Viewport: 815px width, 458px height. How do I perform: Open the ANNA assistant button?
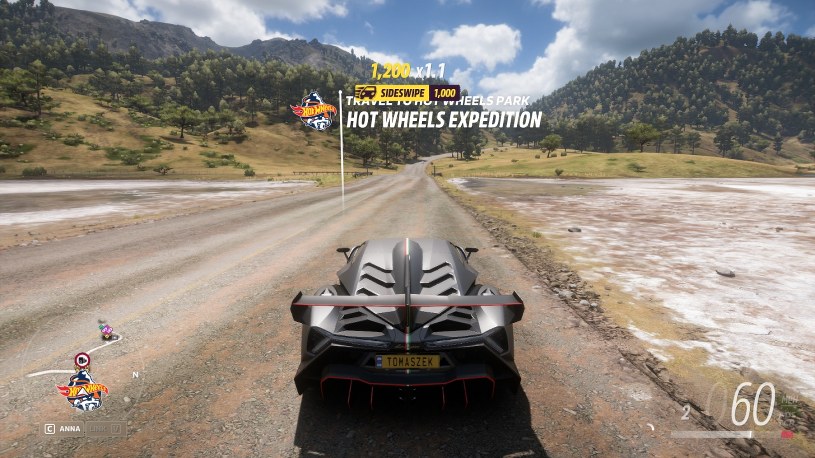[x=62, y=428]
